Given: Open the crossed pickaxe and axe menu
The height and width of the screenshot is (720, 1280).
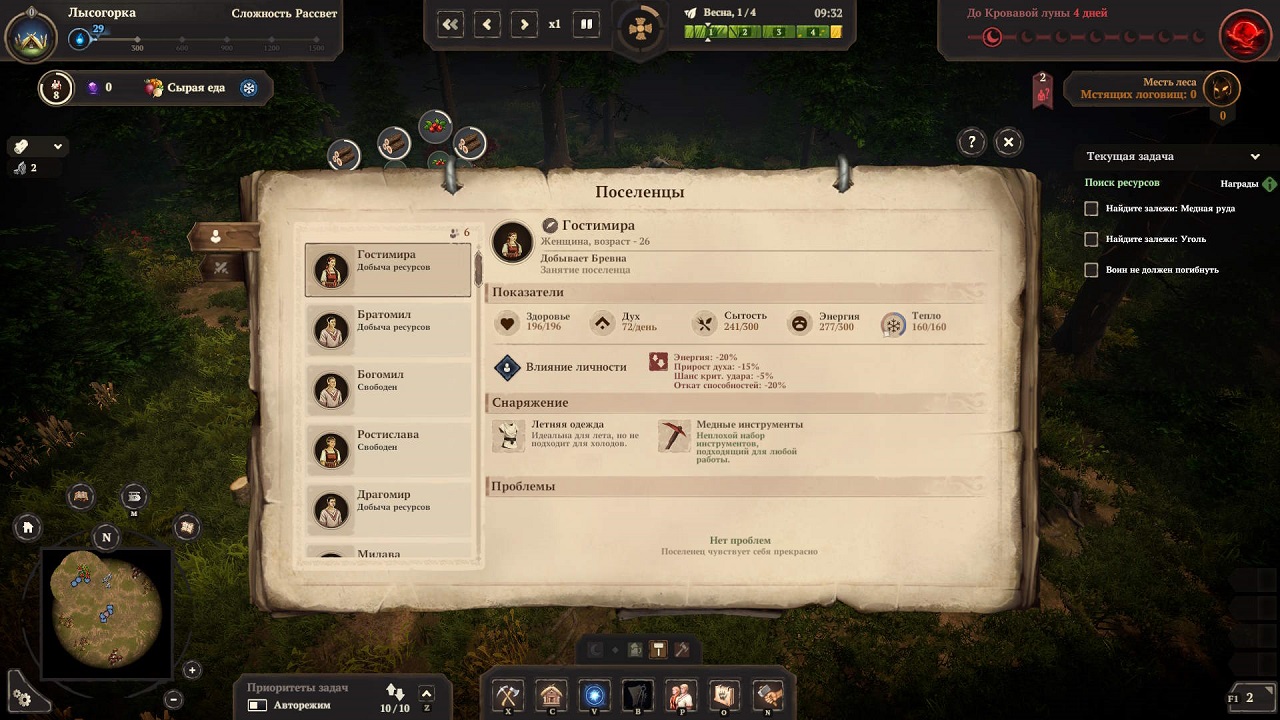Looking at the screenshot, I should pos(508,694).
